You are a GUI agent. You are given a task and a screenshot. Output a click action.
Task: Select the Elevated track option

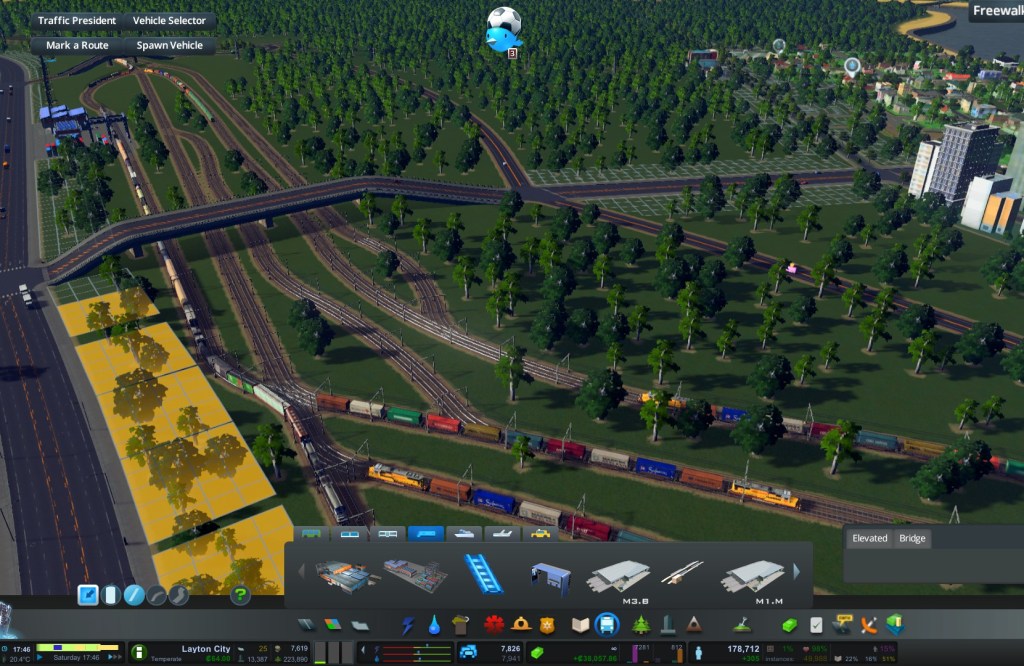tap(869, 538)
